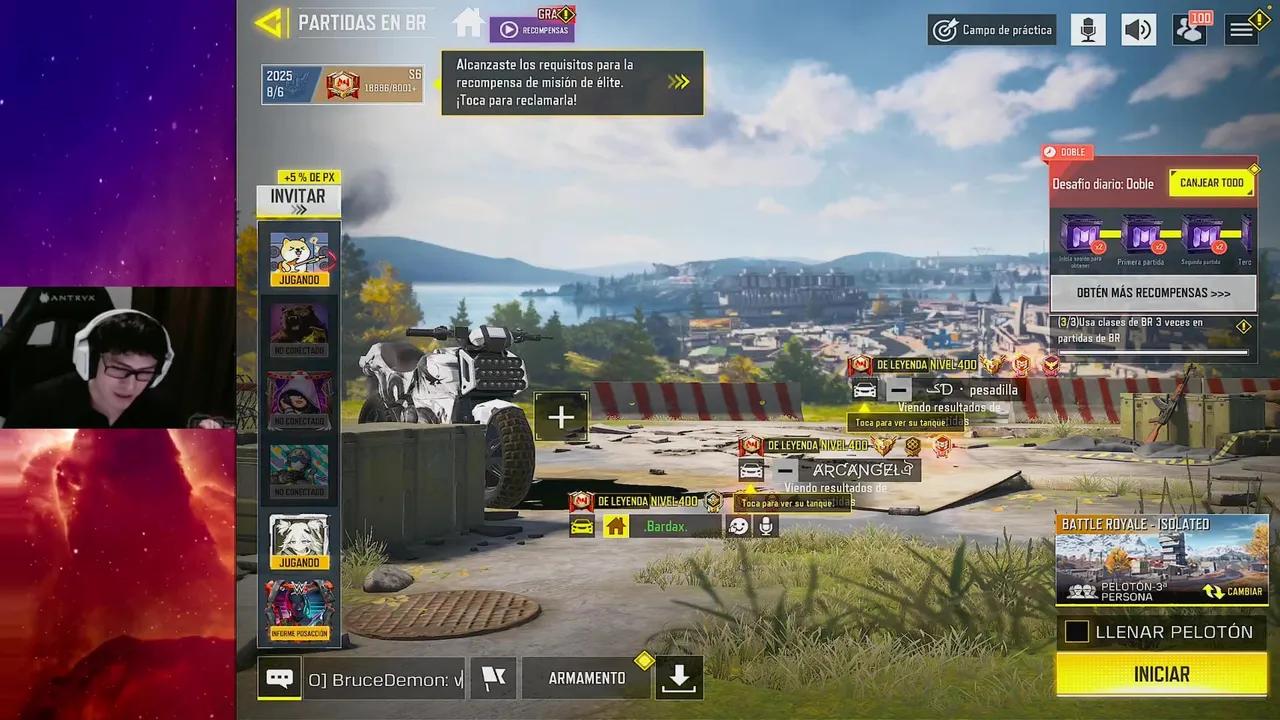The width and height of the screenshot is (1280, 720).
Task: Open the Invitar panel
Action: (x=298, y=201)
